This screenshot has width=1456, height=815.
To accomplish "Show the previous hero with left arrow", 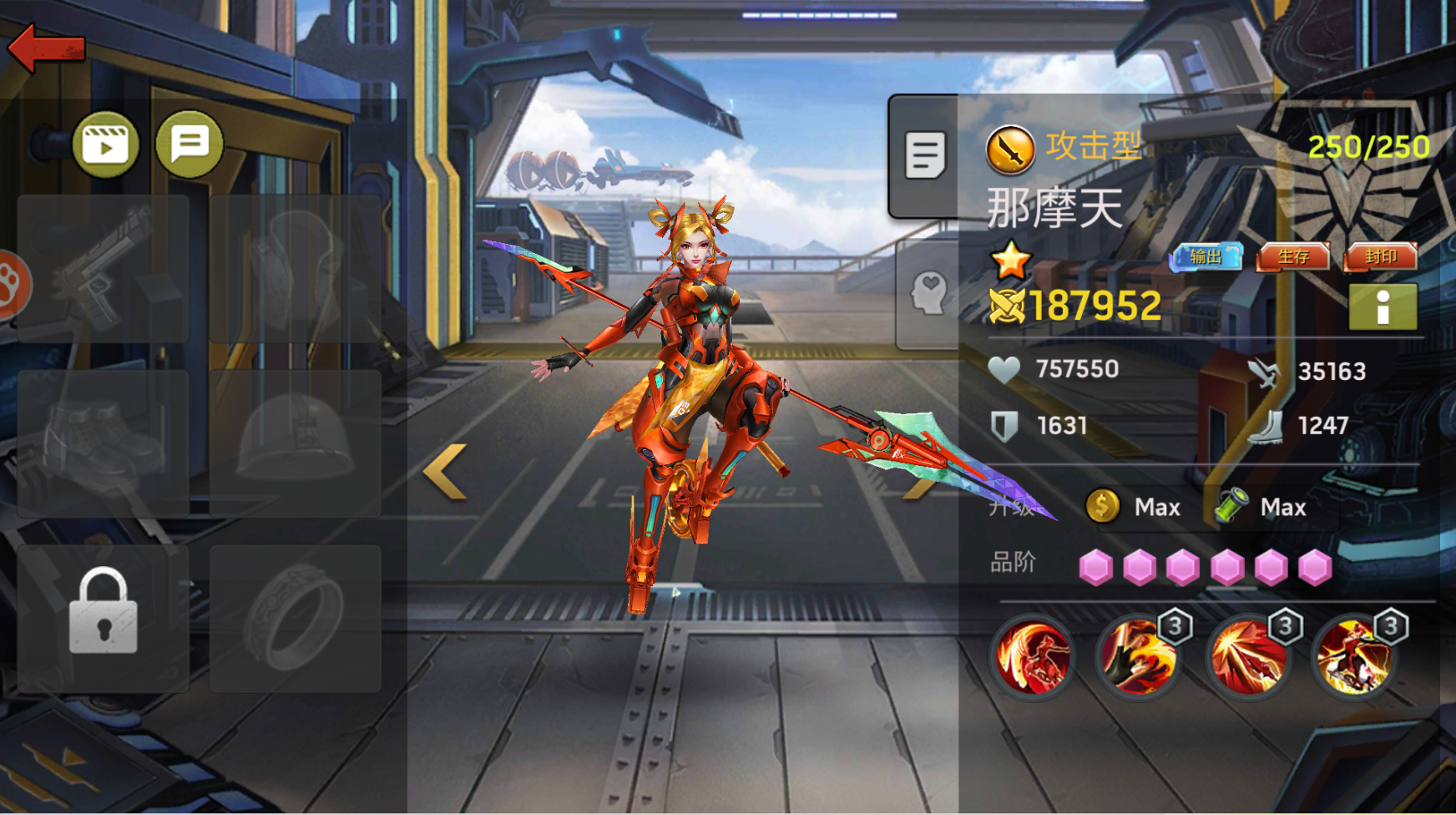I will (x=445, y=472).
